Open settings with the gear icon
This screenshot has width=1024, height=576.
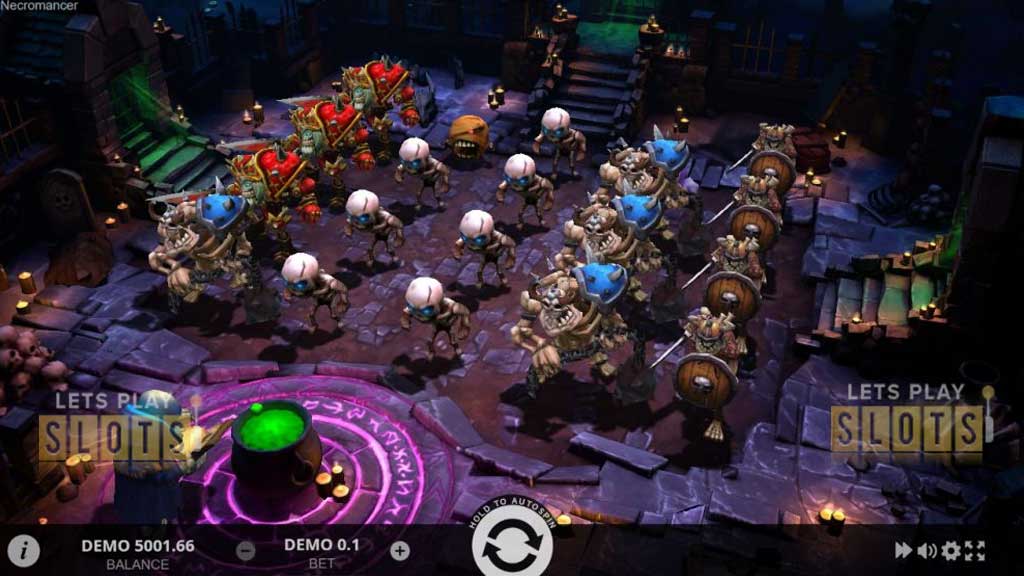(x=951, y=550)
